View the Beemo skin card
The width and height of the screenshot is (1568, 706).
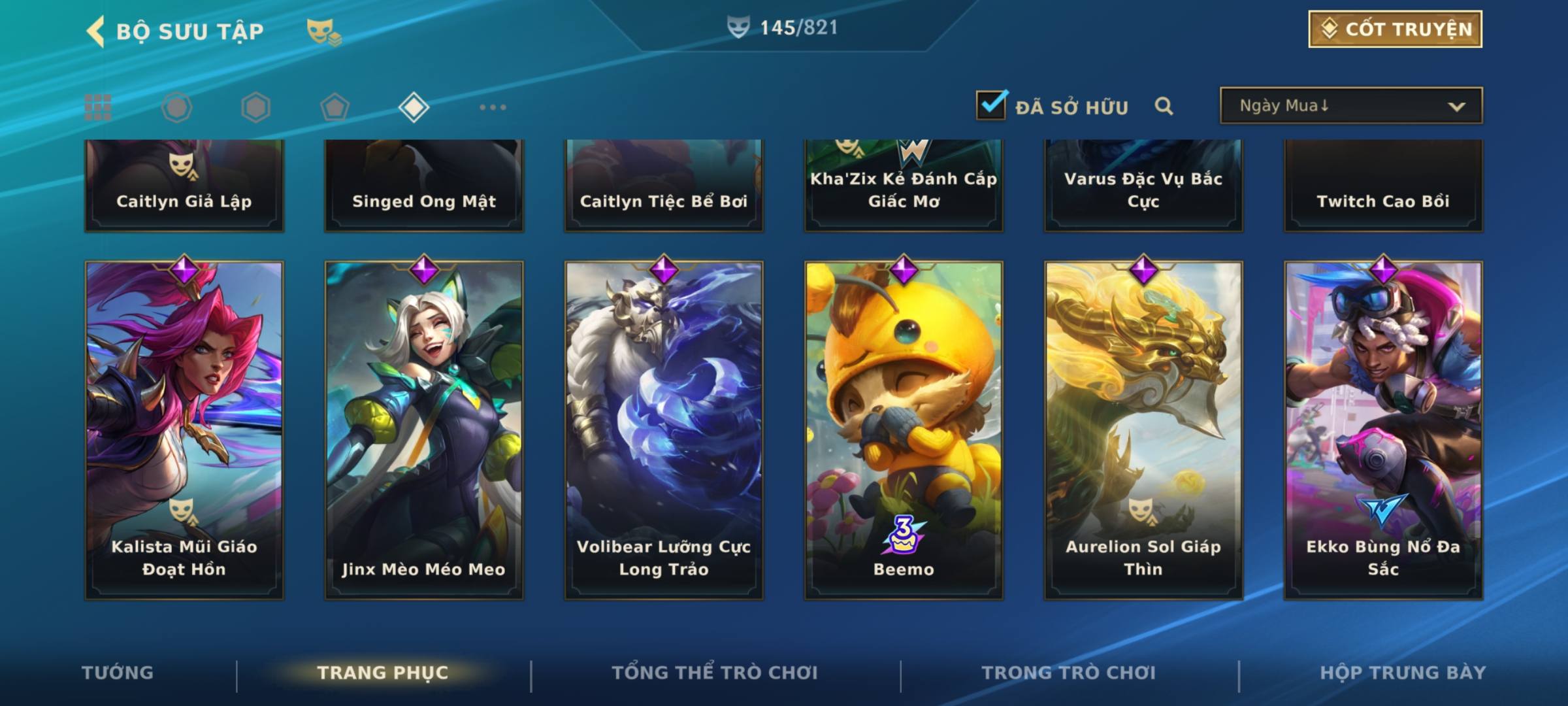[x=904, y=430]
